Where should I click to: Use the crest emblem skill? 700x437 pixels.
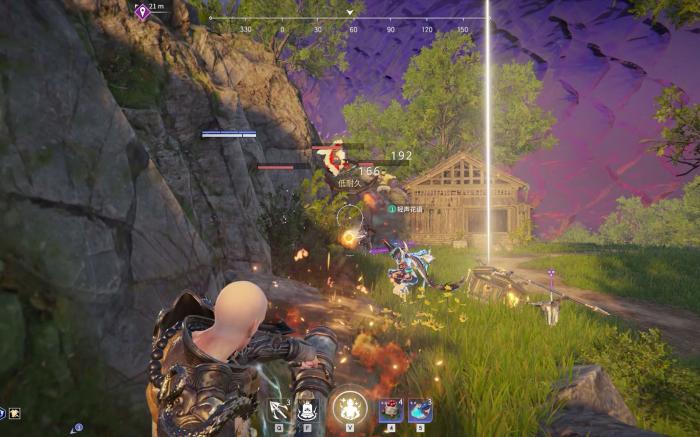click(x=309, y=410)
